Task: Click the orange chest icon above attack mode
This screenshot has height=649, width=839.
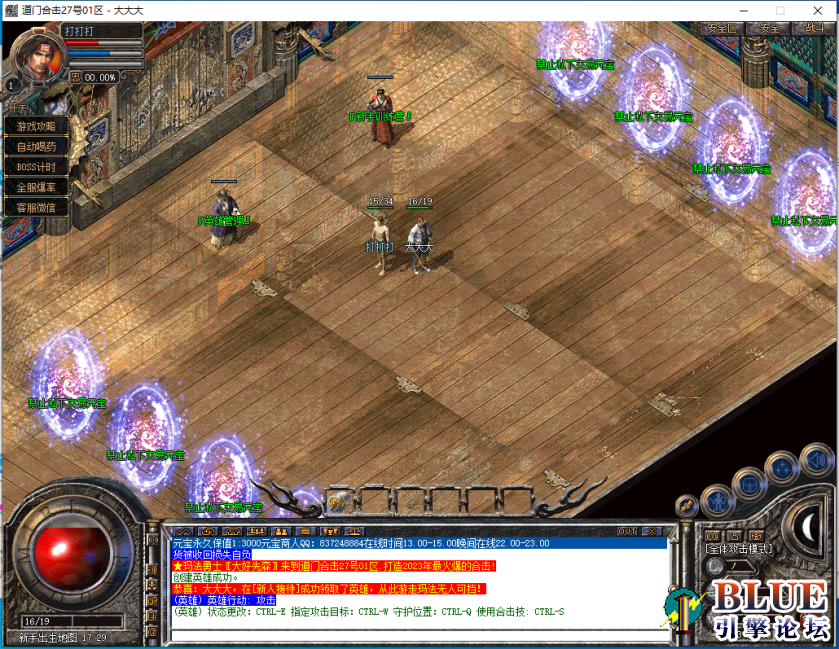Action: [x=759, y=536]
